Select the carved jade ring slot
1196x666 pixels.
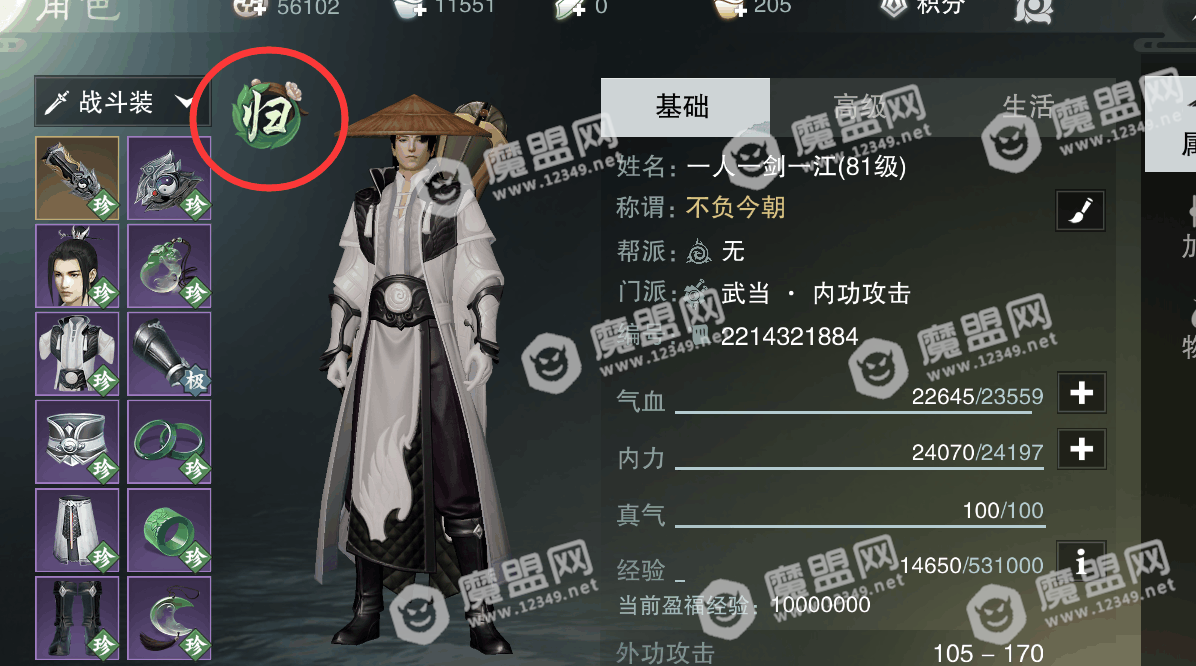pyautogui.click(x=169, y=530)
